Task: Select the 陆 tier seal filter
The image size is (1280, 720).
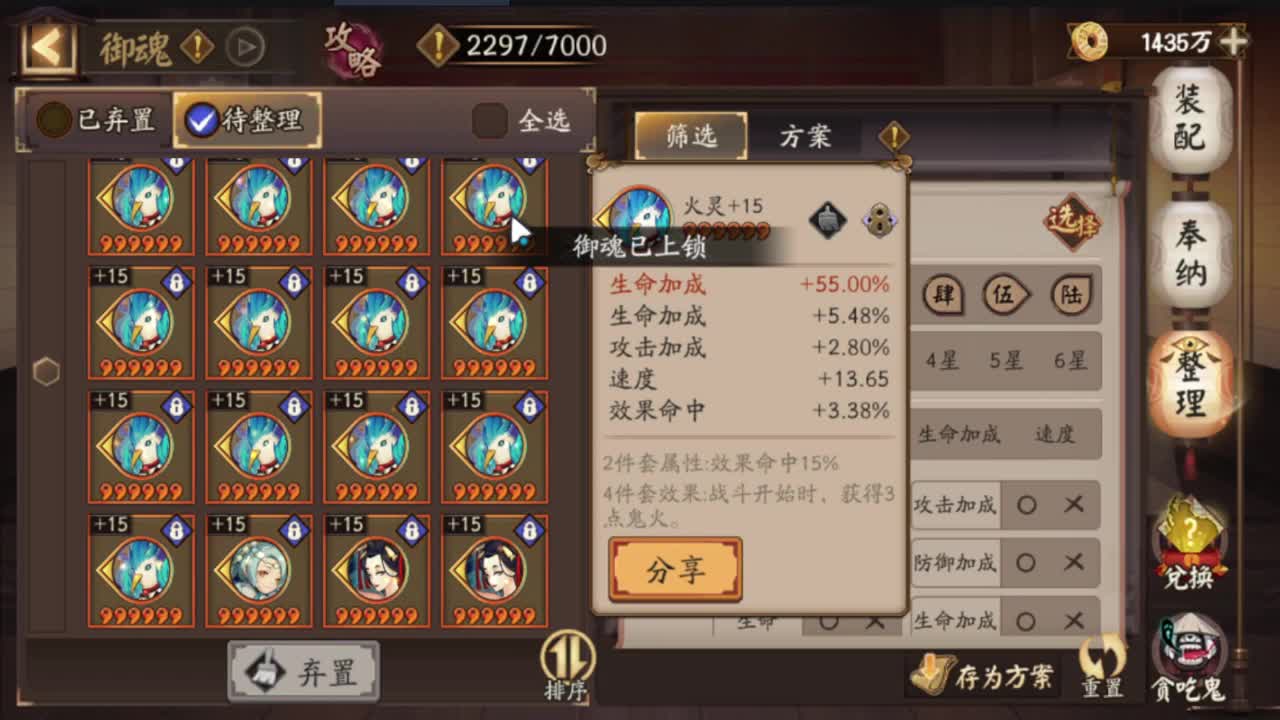Action: (x=1070, y=296)
